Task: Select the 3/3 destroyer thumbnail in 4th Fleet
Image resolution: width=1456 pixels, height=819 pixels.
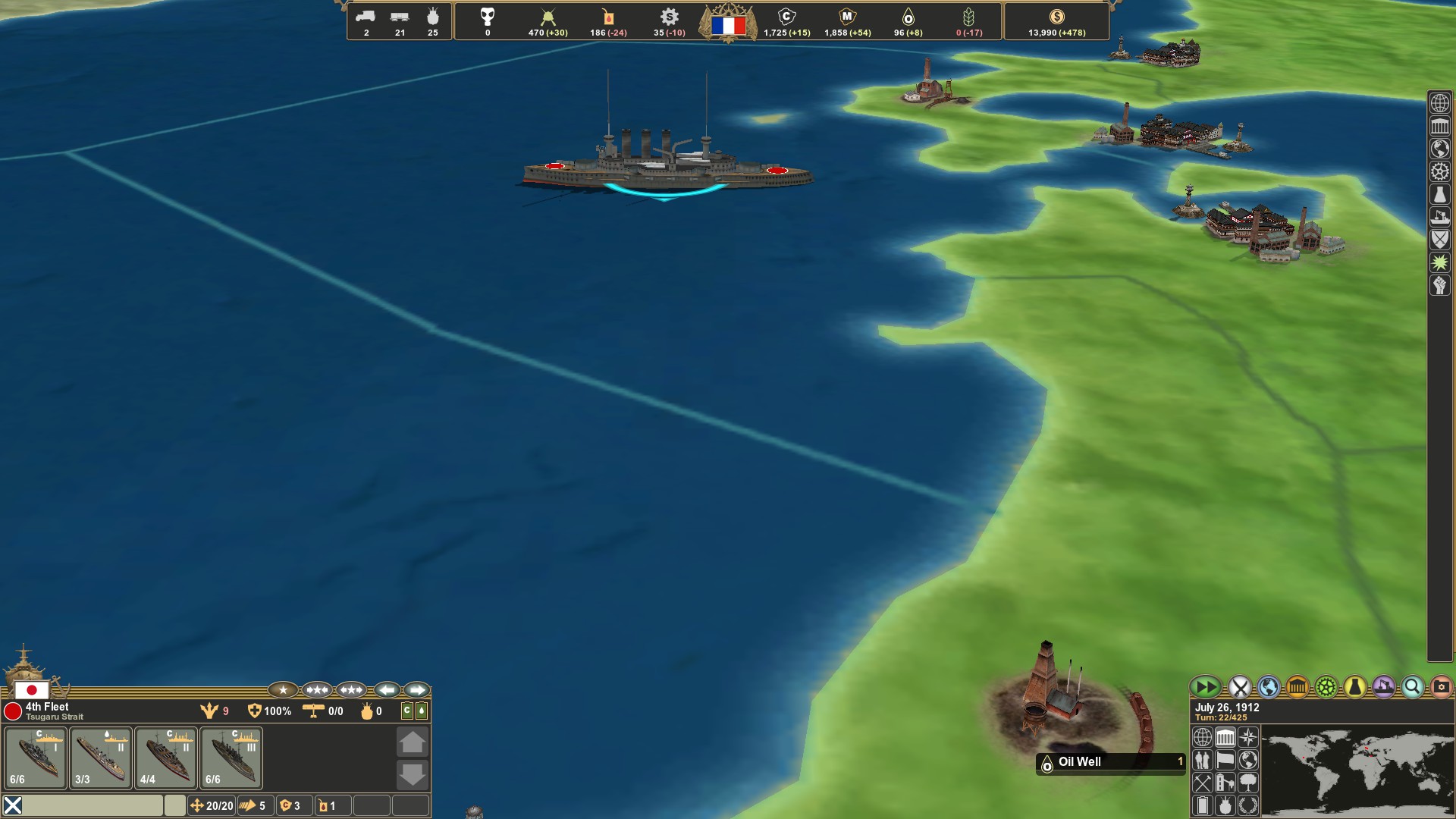Action: pos(99,758)
